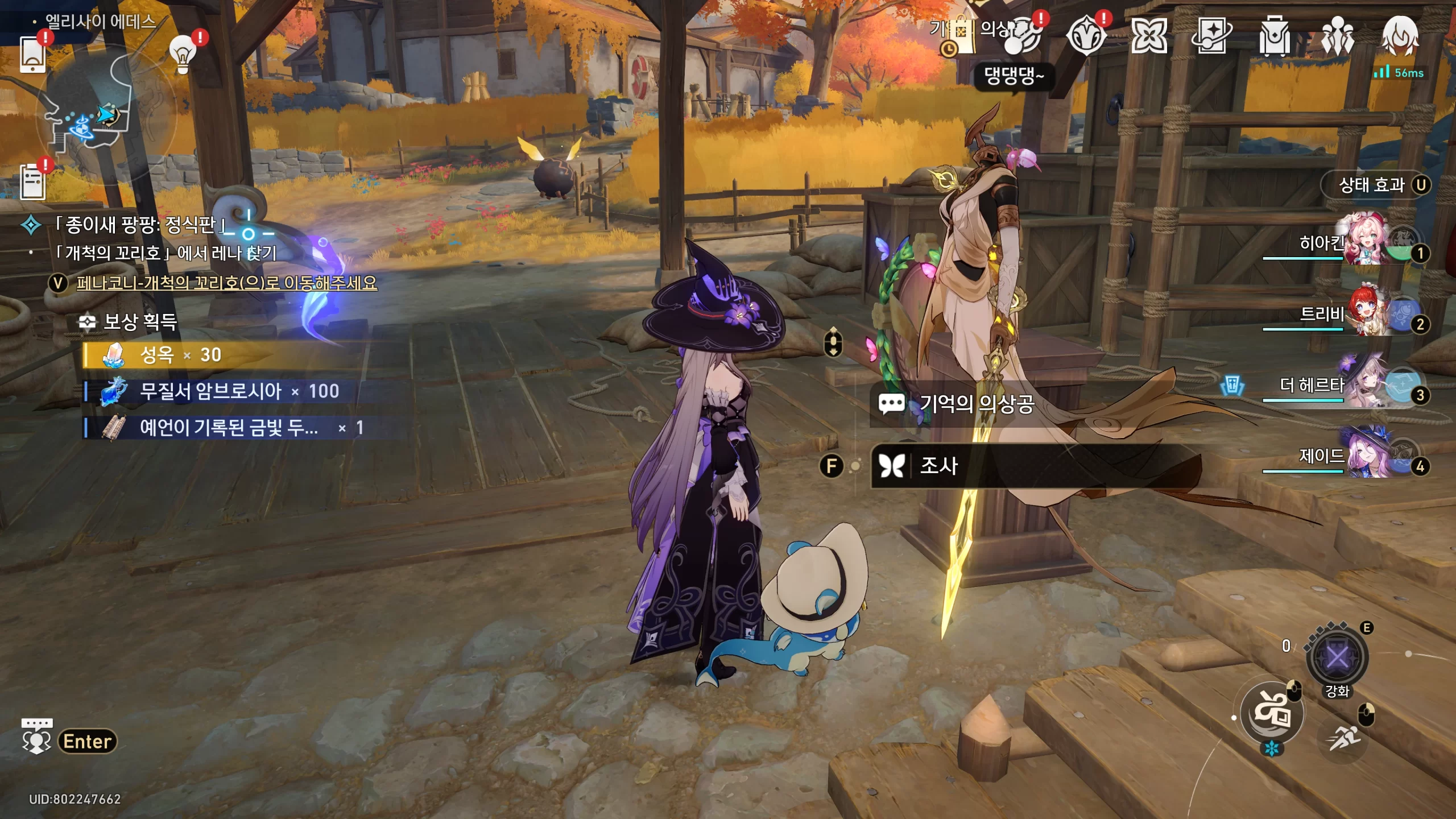Open the lightbulb tips icon

[183, 54]
